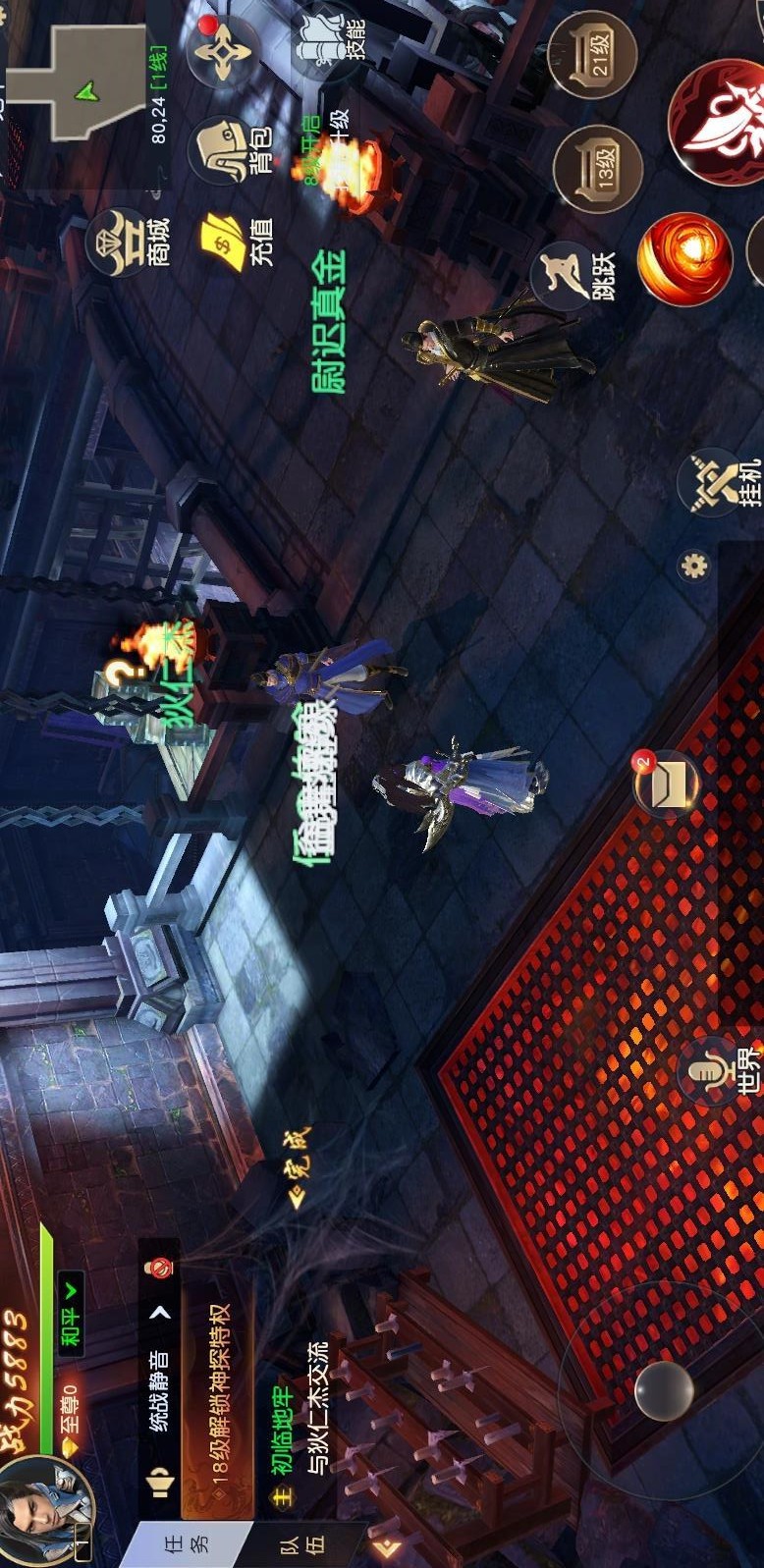Screen dimensions: 764x1568
Task: Toggle 挂机 auto-battle
Action: (724, 481)
